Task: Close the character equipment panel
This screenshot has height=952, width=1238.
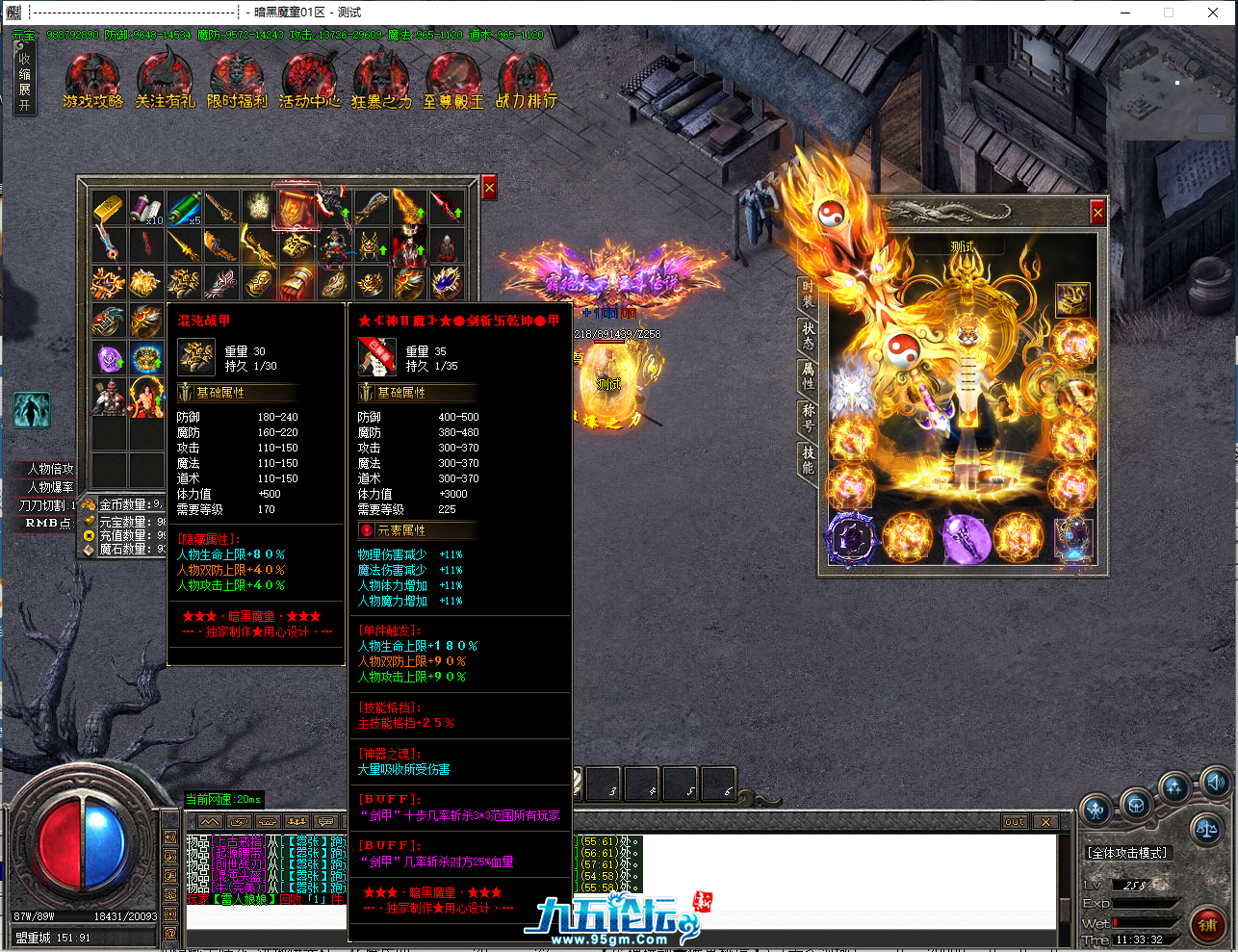Action: point(1097,212)
